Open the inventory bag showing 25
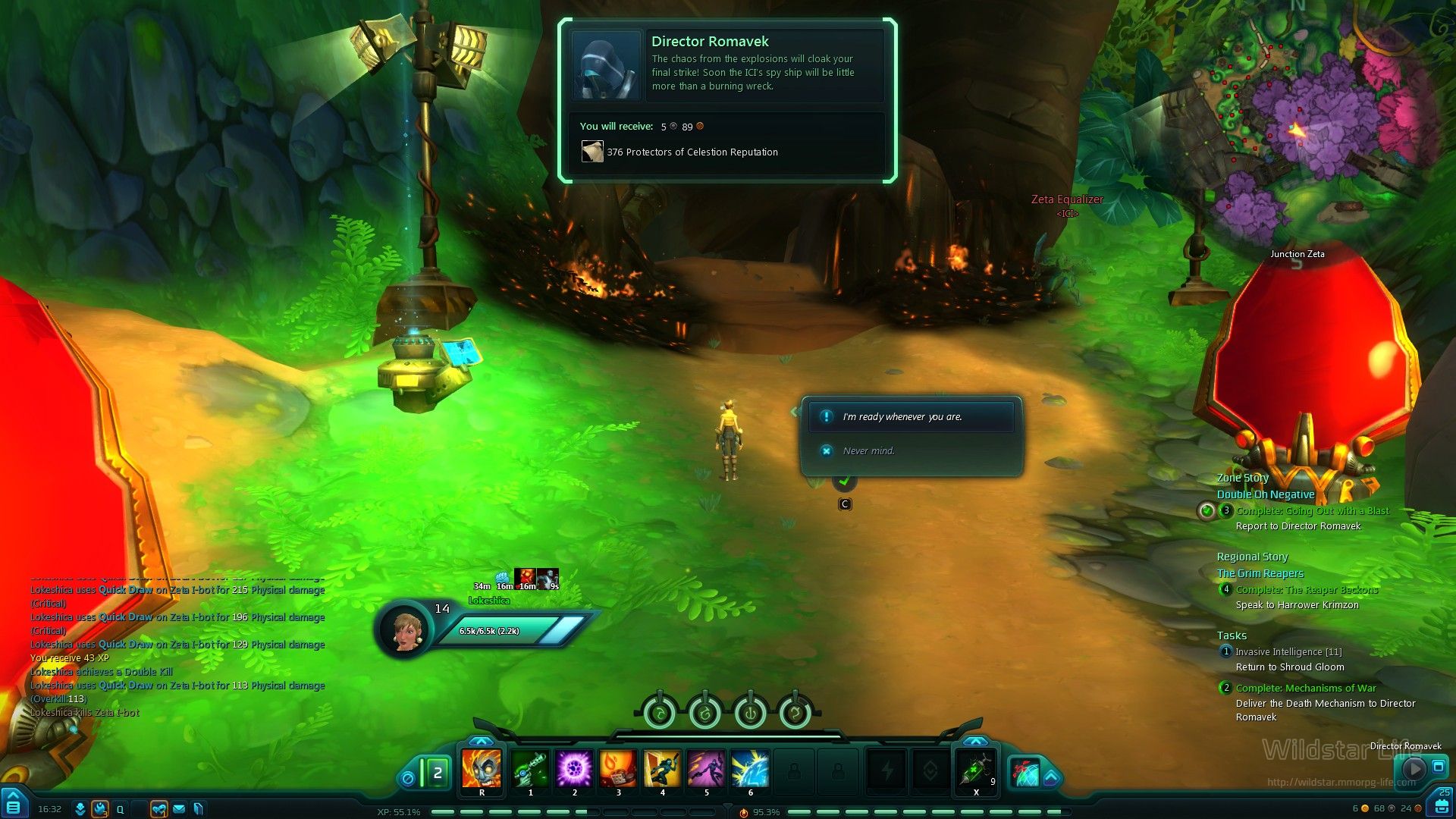 coord(1442,802)
